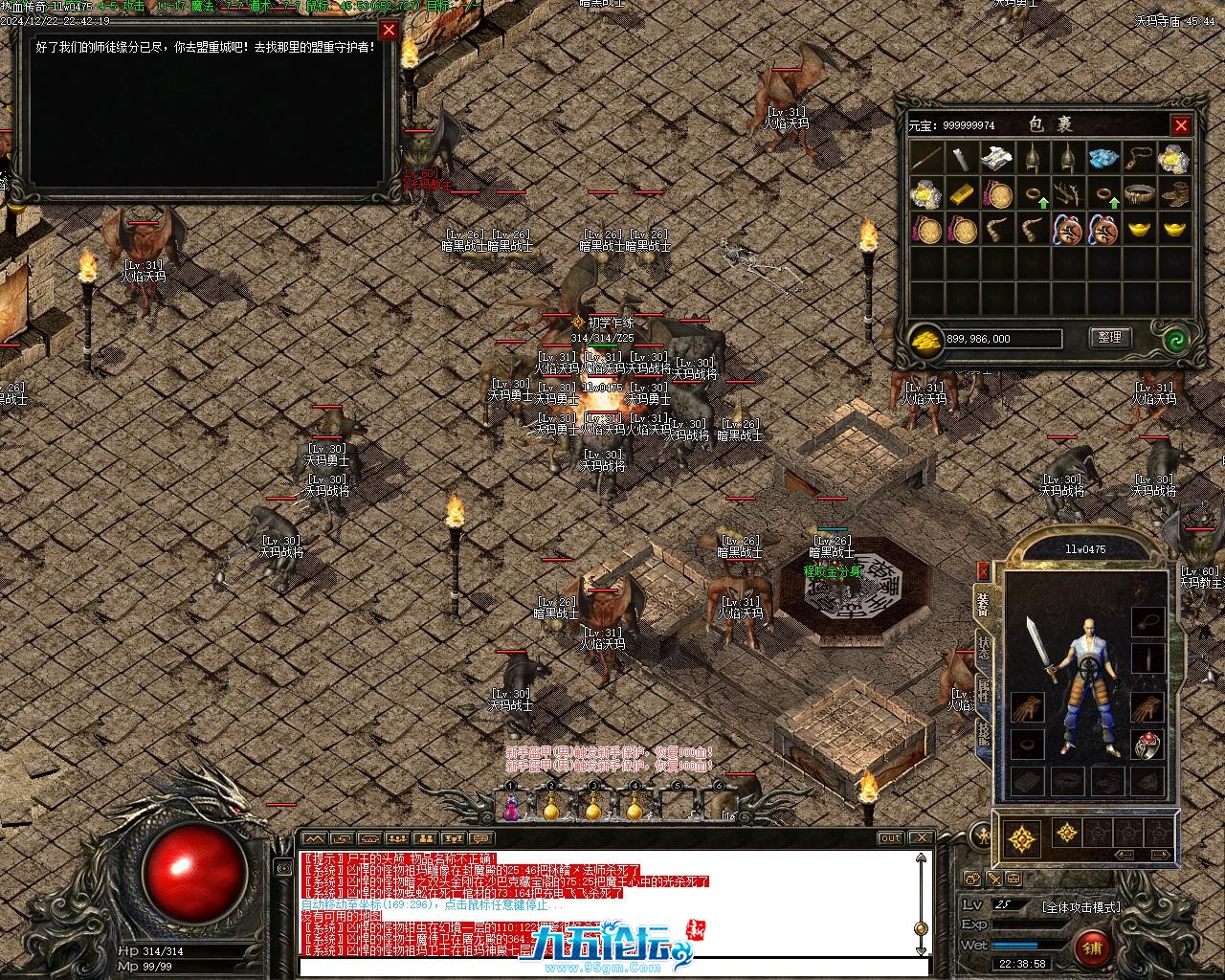Focus the chat text input box
1225x980 pixels.
coord(612,967)
